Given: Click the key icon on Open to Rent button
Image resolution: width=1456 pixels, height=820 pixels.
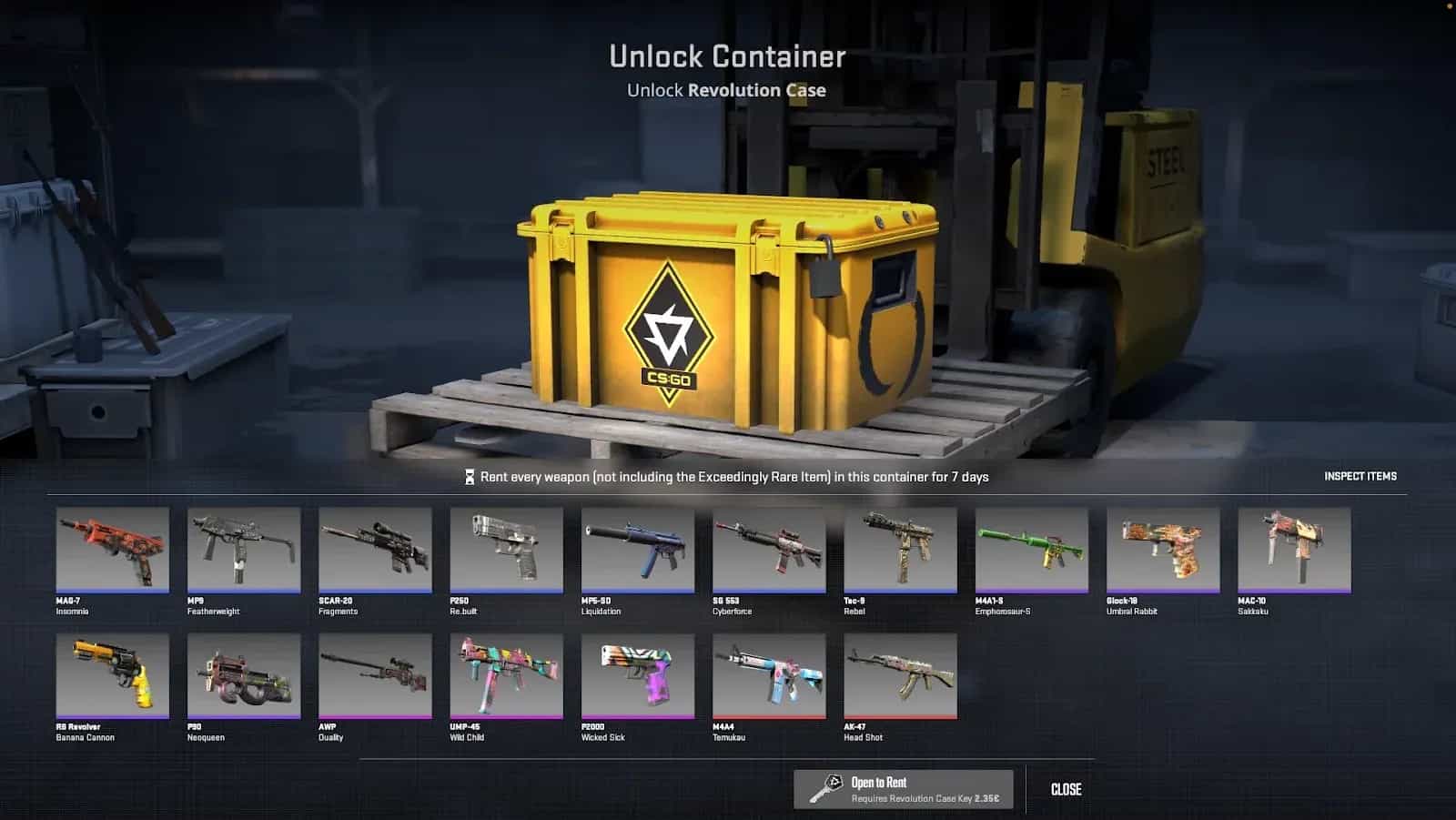Looking at the screenshot, I should click(830, 788).
